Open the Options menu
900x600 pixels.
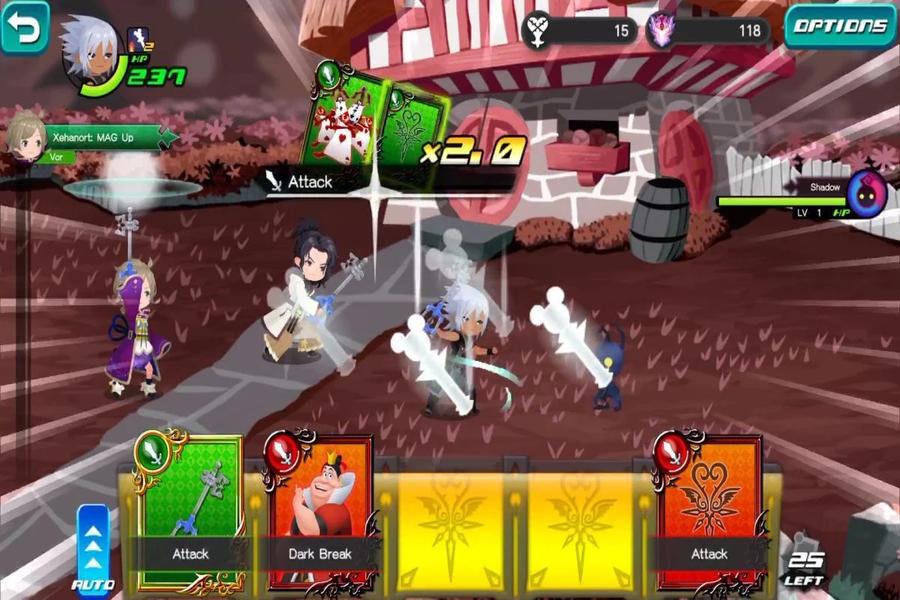pos(840,27)
